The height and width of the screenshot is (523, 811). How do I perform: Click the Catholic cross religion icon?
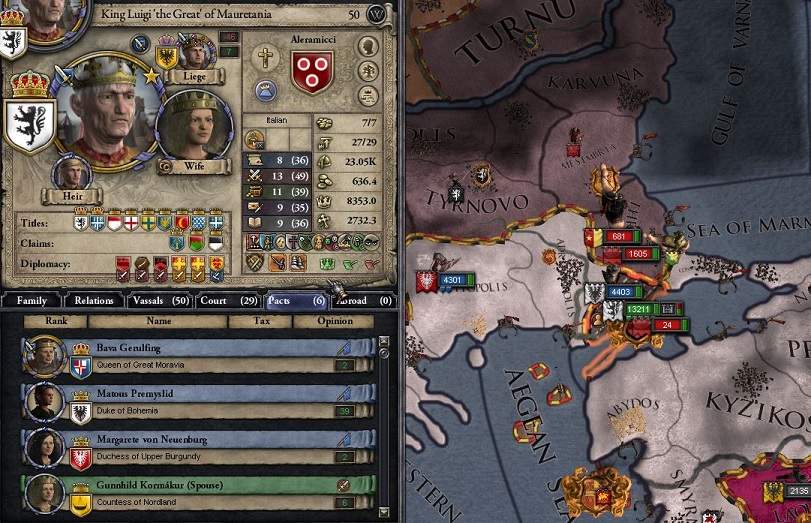coord(264,58)
